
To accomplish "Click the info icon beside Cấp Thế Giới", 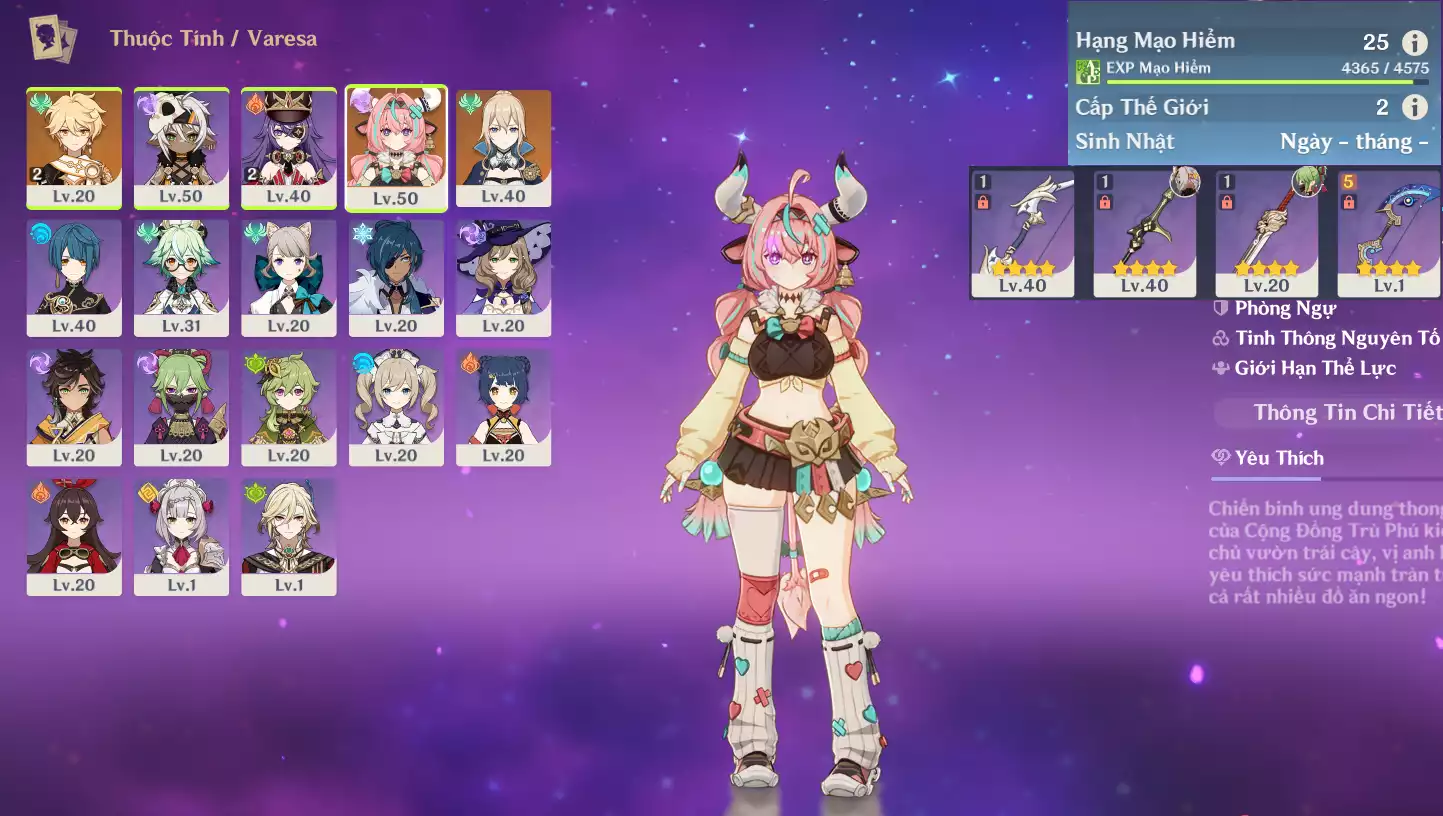I will pyautogui.click(x=1414, y=107).
